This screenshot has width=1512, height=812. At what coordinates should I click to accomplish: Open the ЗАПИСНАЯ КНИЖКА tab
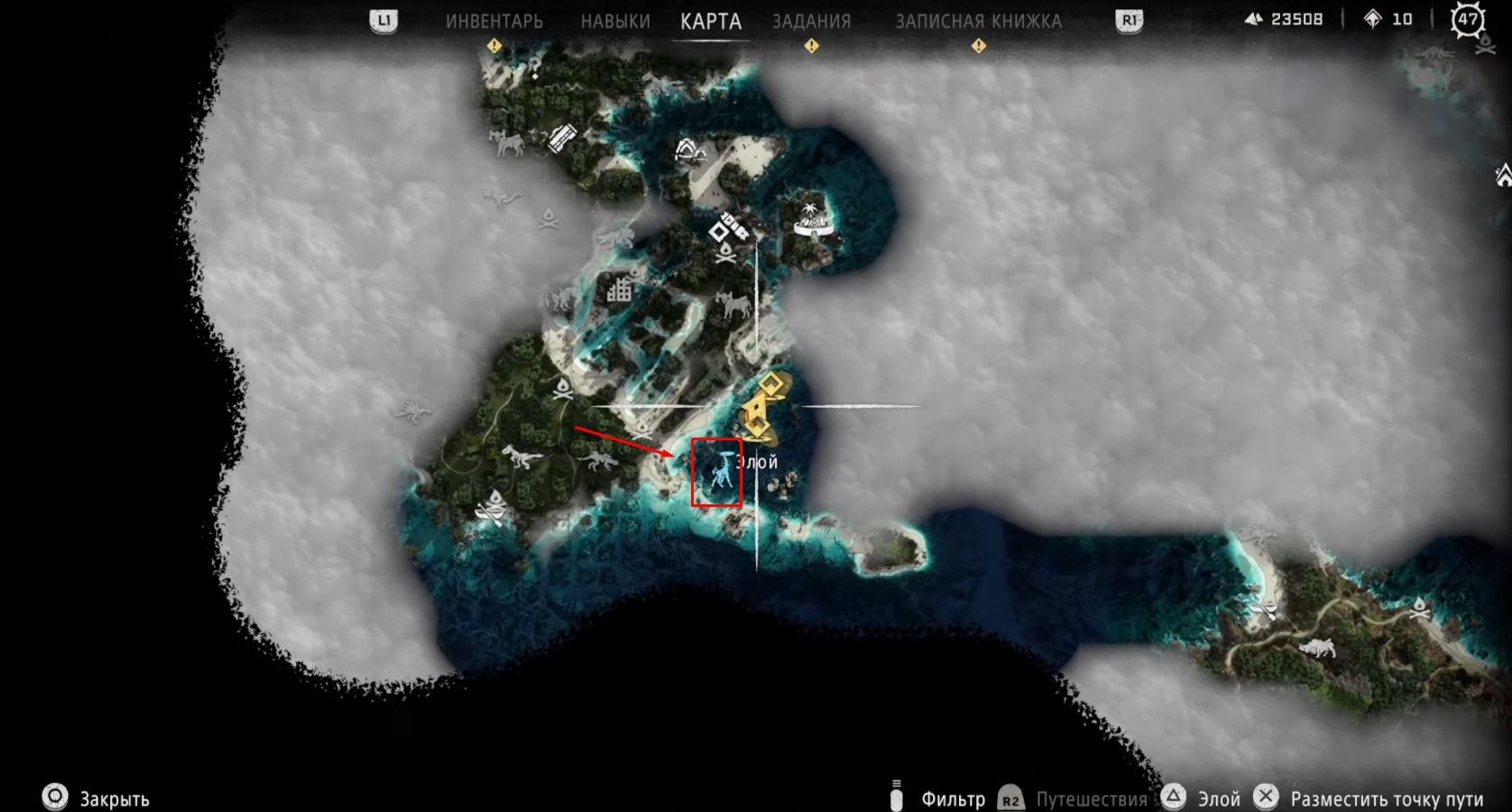click(x=978, y=21)
